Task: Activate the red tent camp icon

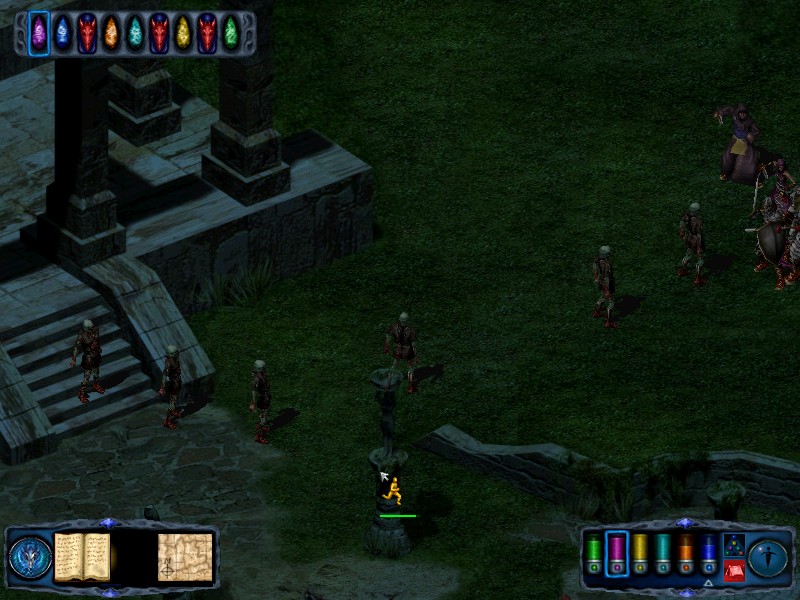Action: coord(733,571)
